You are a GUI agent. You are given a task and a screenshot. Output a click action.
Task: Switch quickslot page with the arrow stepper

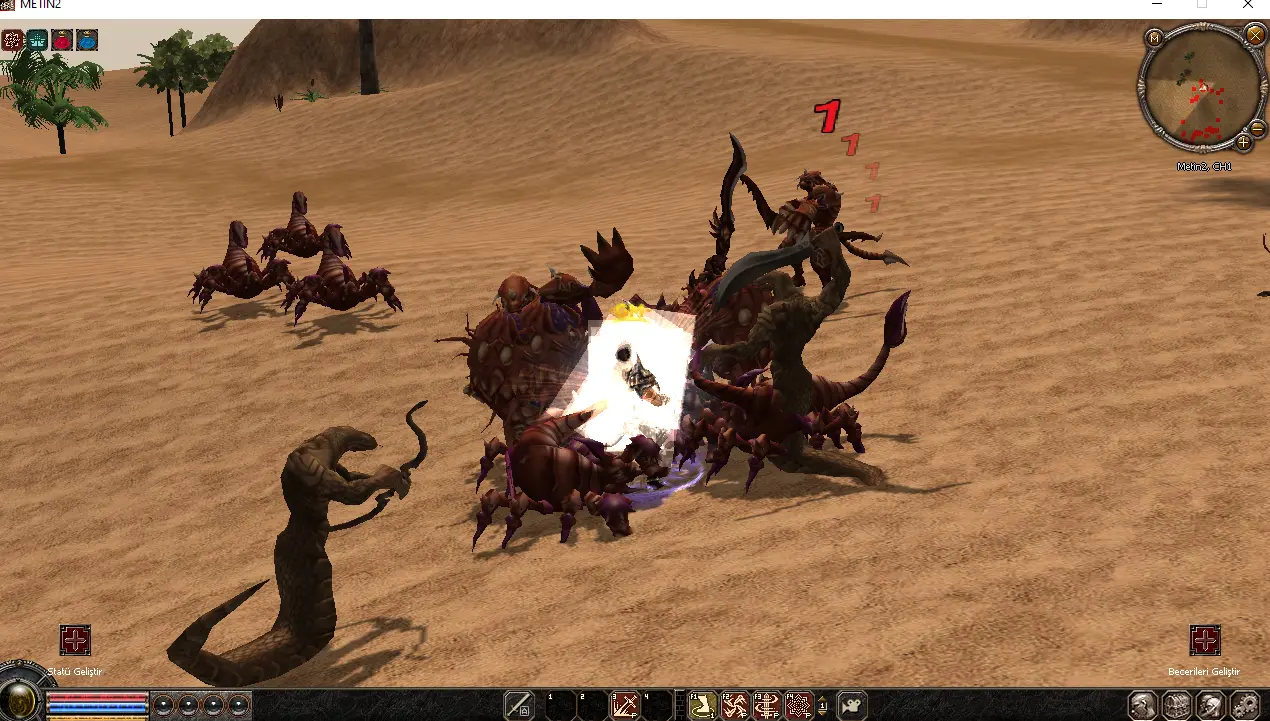[823, 705]
